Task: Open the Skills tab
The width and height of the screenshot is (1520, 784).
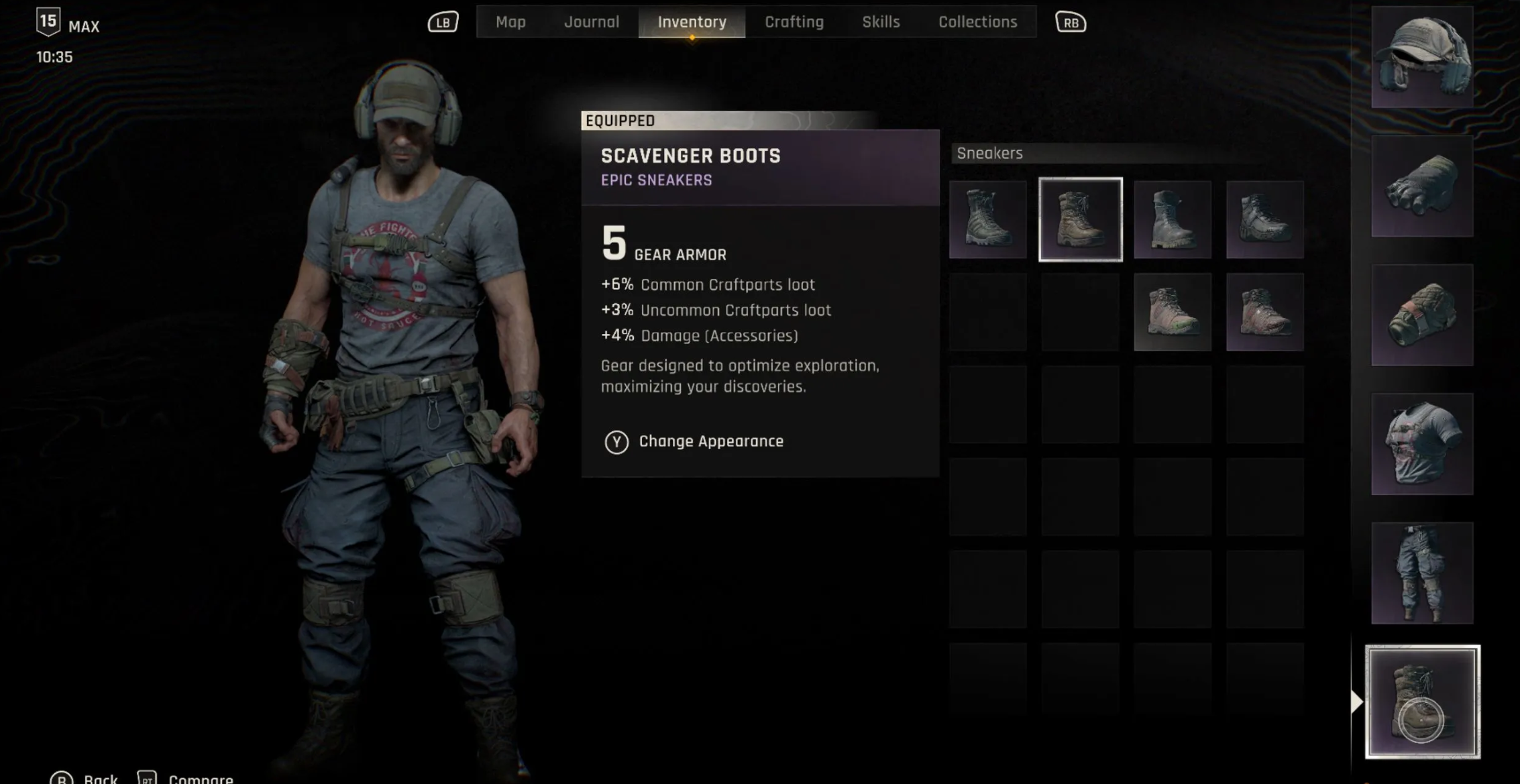Action: pos(881,22)
